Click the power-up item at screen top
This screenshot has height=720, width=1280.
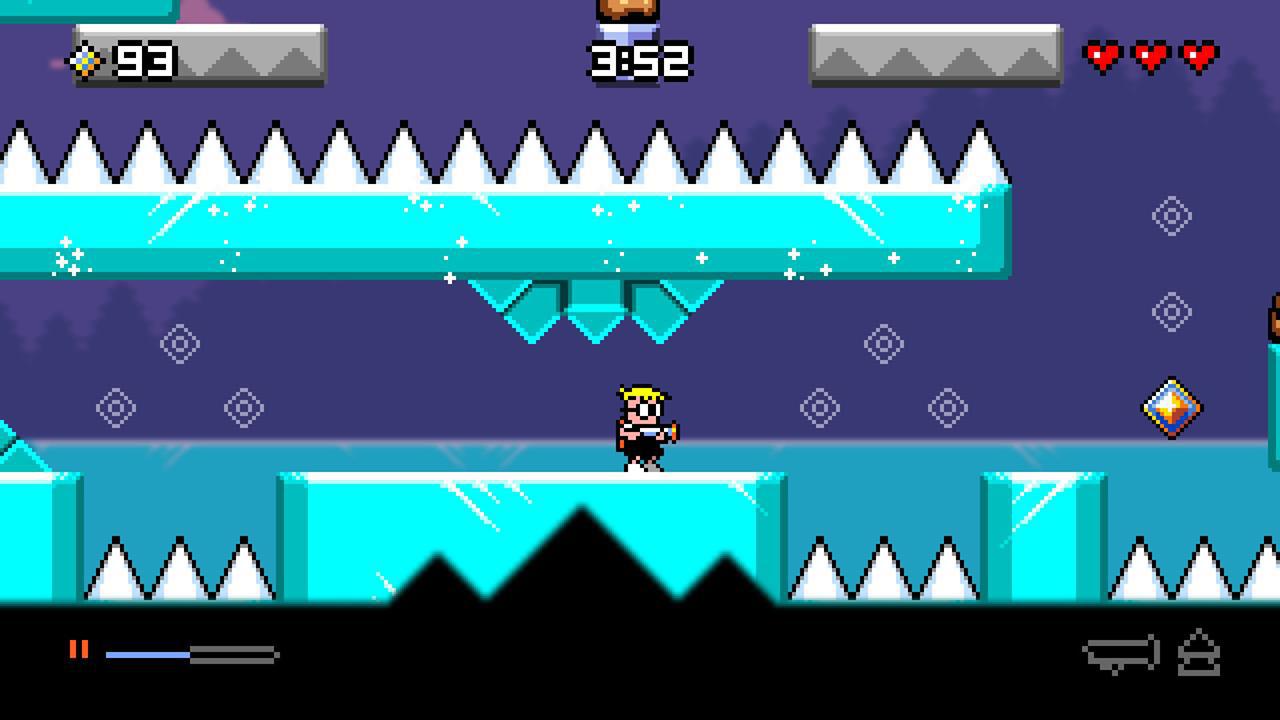pyautogui.click(x=630, y=12)
